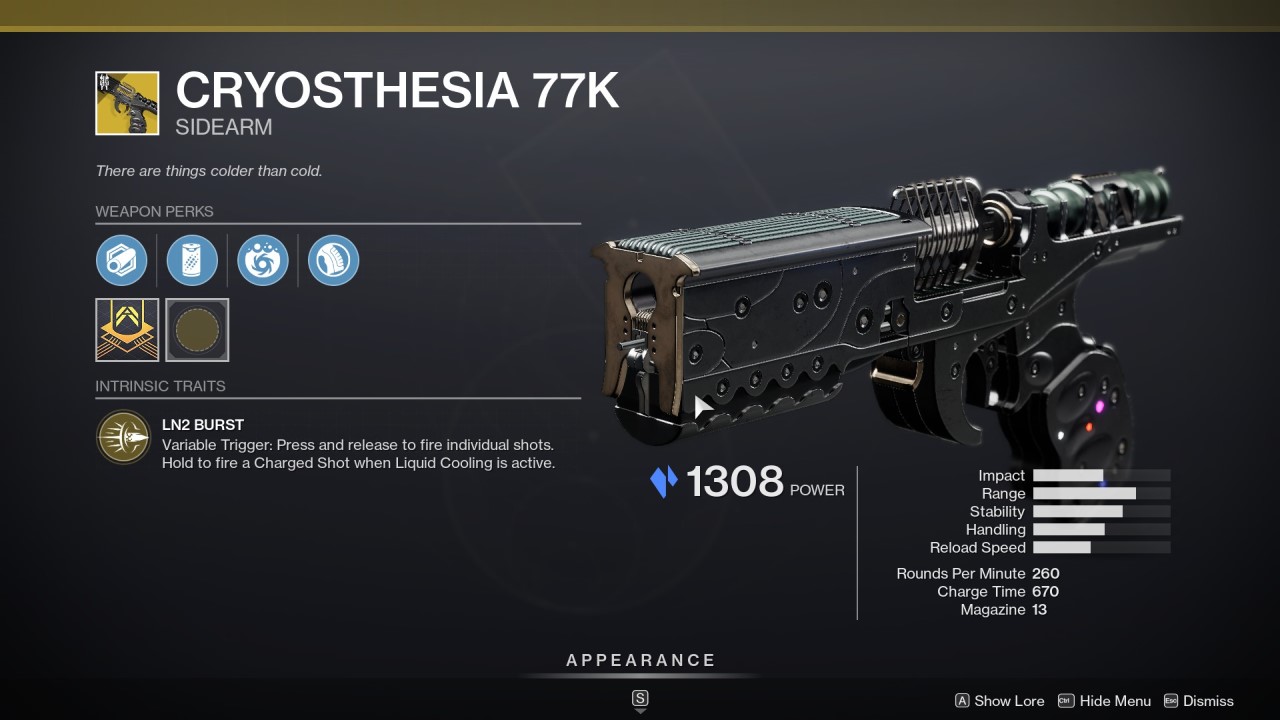The width and height of the screenshot is (1280, 720).
Task: Select the grip perk icon
Action: [x=332, y=260]
